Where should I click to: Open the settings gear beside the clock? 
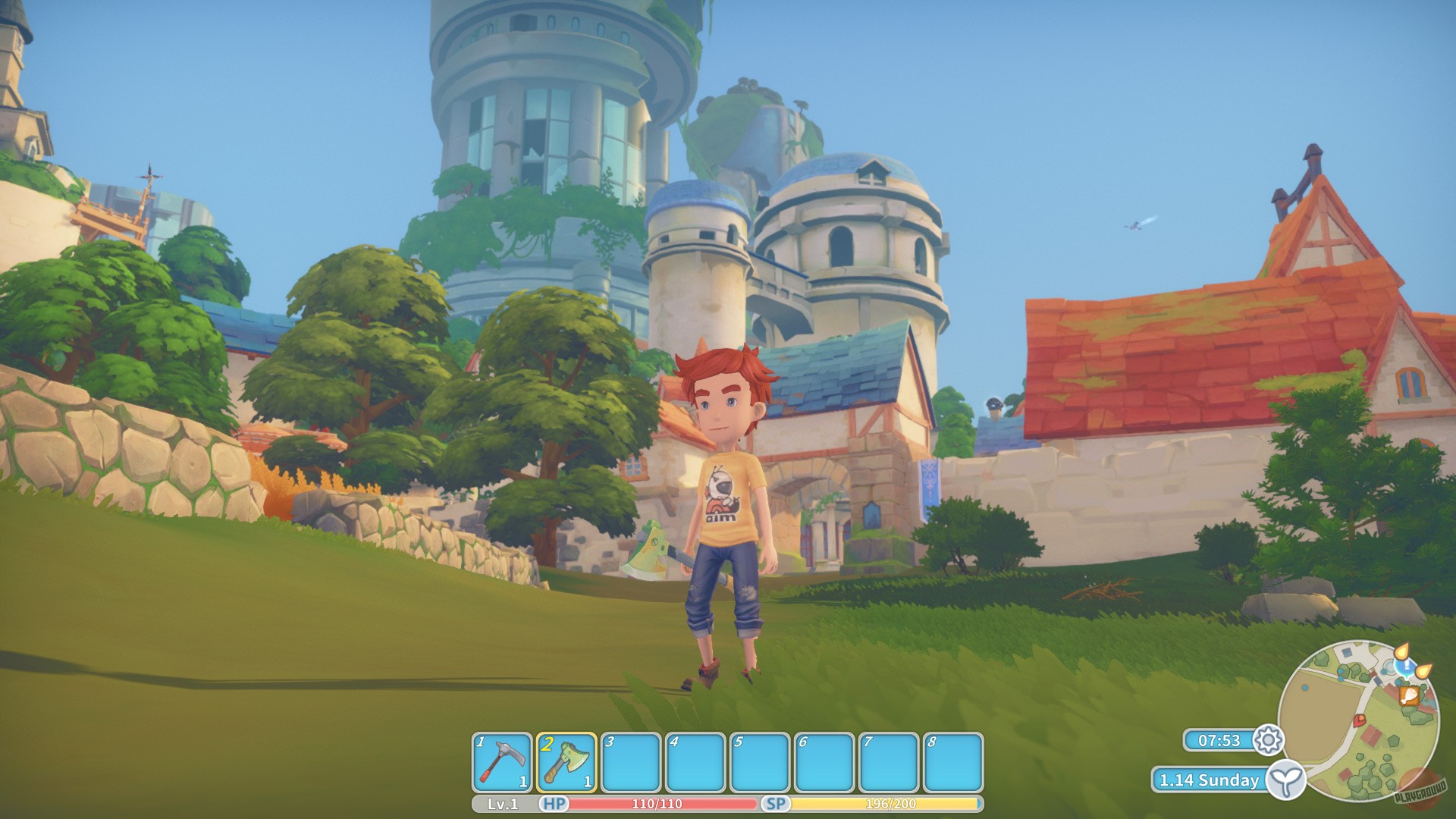click(1268, 738)
